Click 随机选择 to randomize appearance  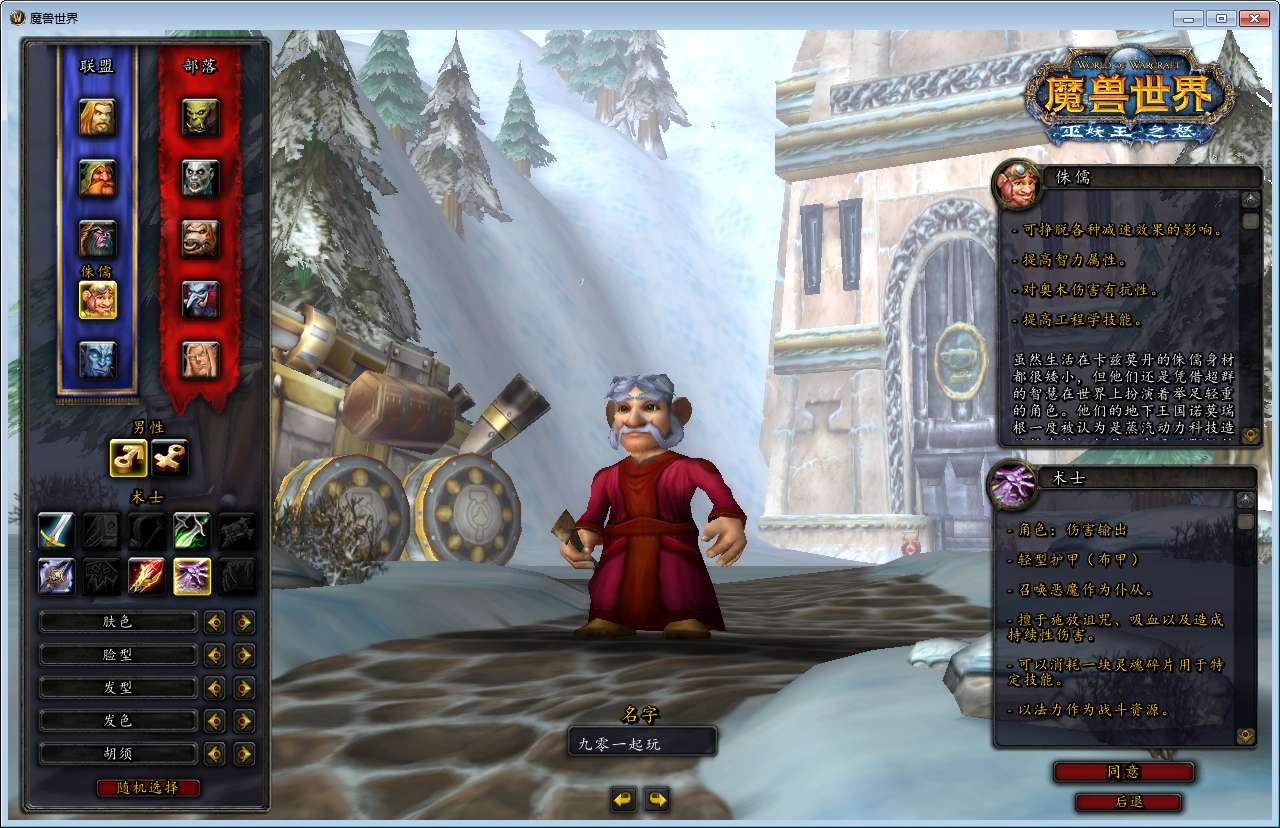coord(149,787)
